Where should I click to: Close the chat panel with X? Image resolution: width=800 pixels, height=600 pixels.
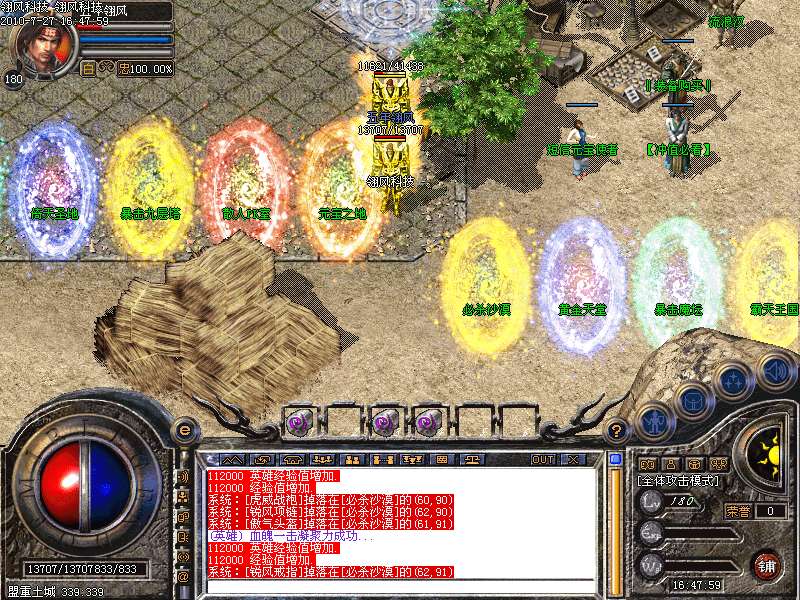(573, 460)
